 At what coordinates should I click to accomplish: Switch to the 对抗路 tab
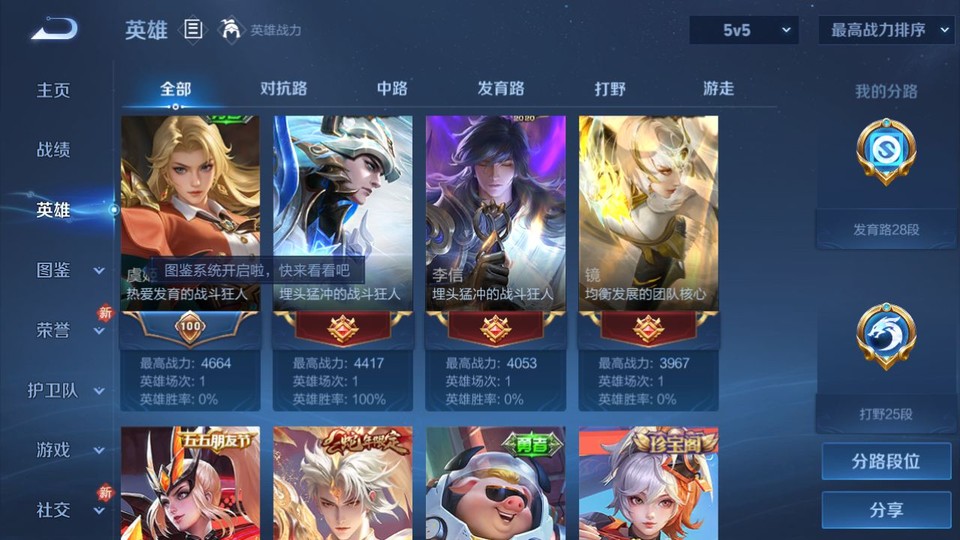click(x=283, y=89)
